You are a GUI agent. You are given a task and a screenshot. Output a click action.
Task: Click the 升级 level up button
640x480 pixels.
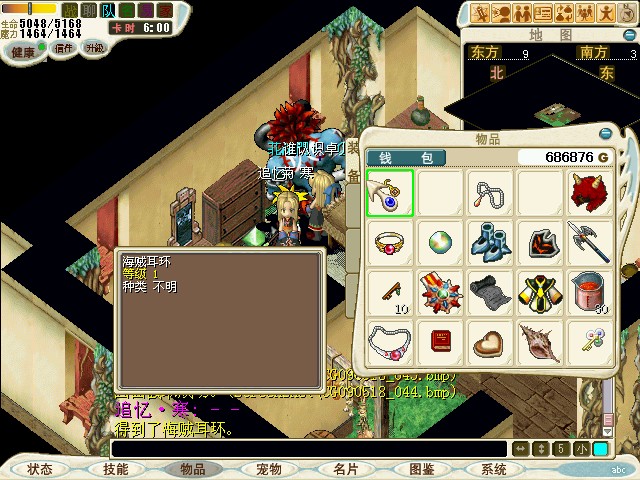click(x=95, y=47)
